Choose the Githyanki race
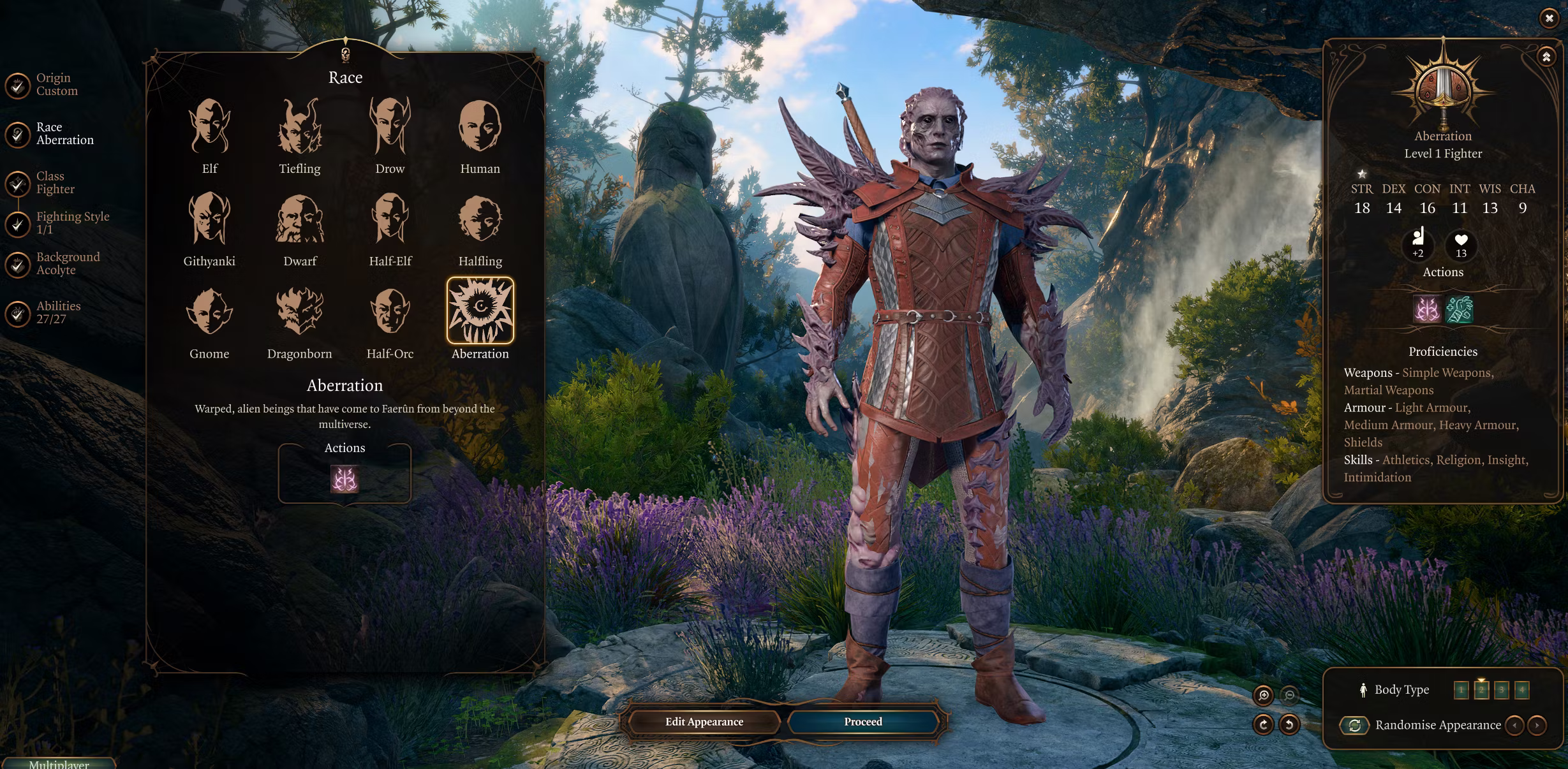The width and height of the screenshot is (1568, 769). click(x=209, y=220)
